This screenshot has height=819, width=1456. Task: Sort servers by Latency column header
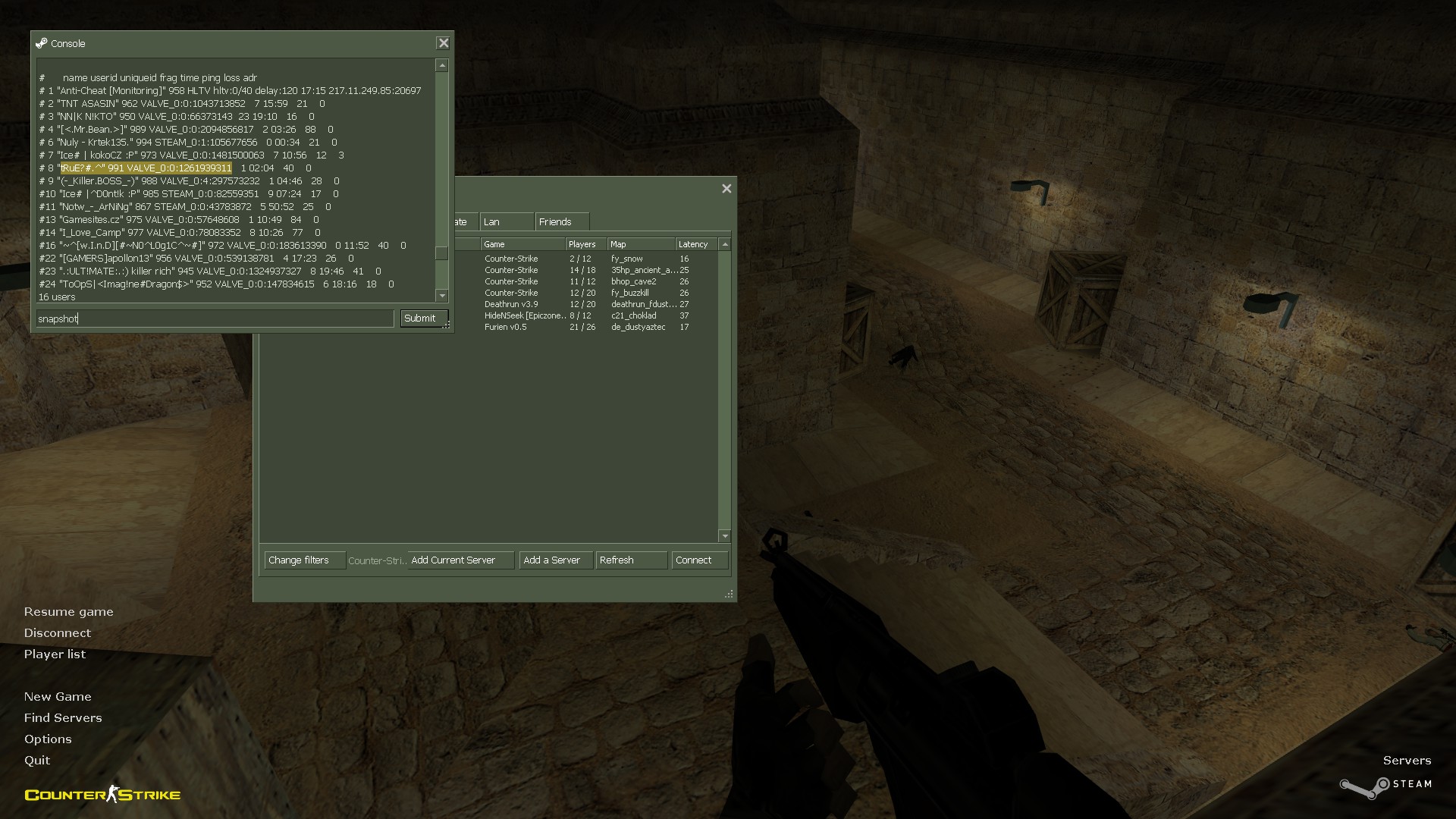click(693, 244)
